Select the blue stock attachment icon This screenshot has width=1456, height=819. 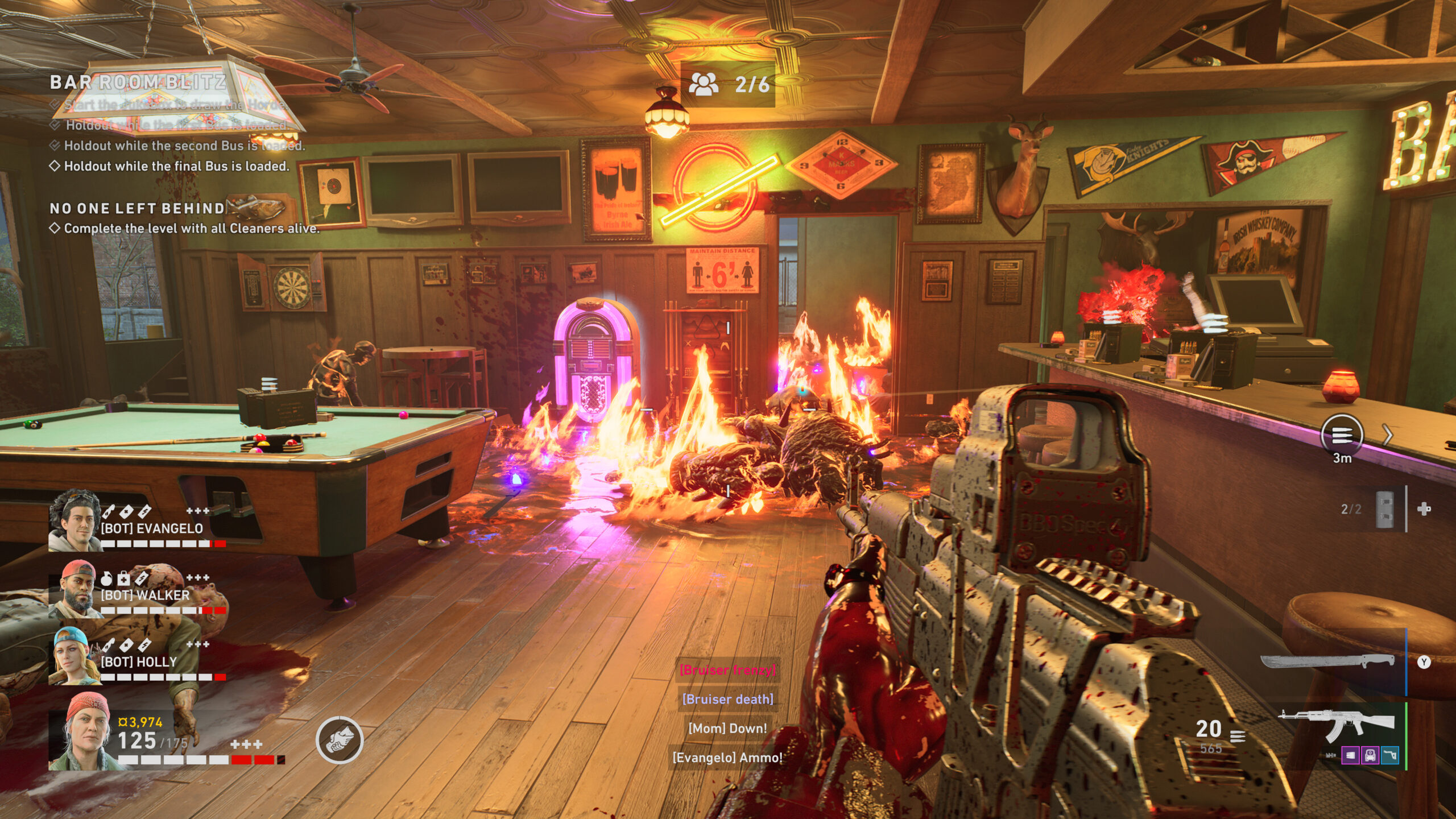click(1390, 755)
